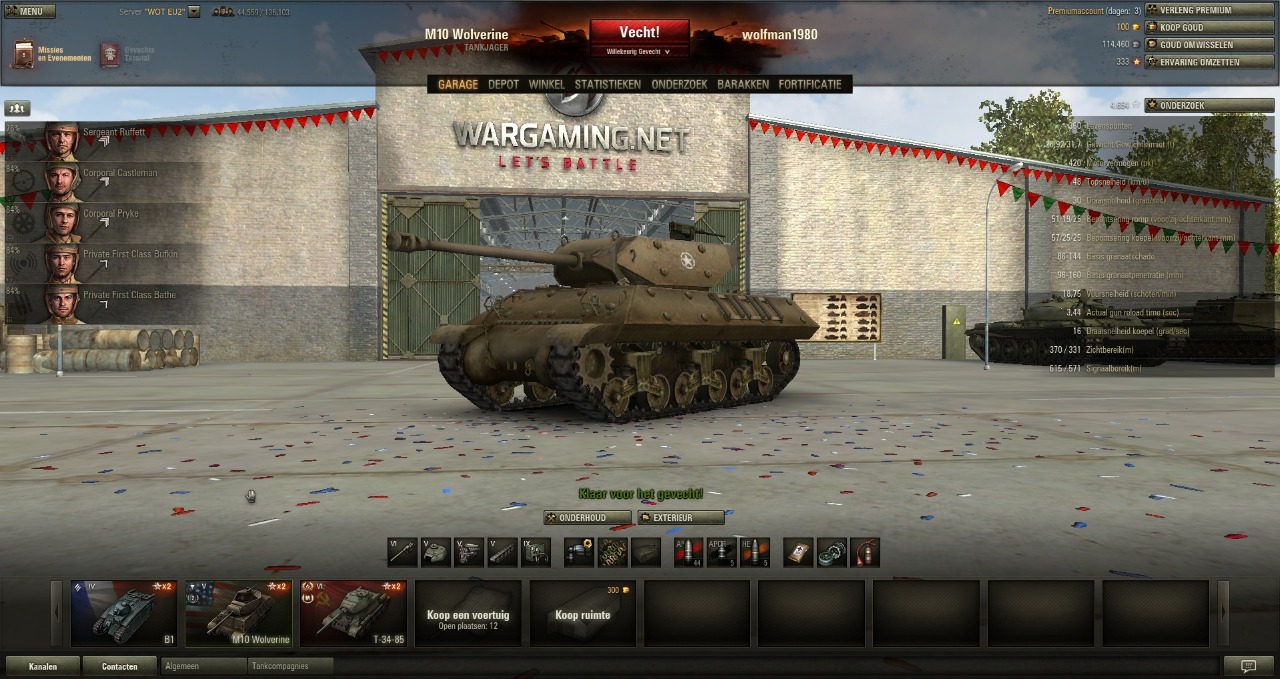The width and height of the screenshot is (1280, 679).
Task: Open the Exterieur customization button
Action: 680,518
